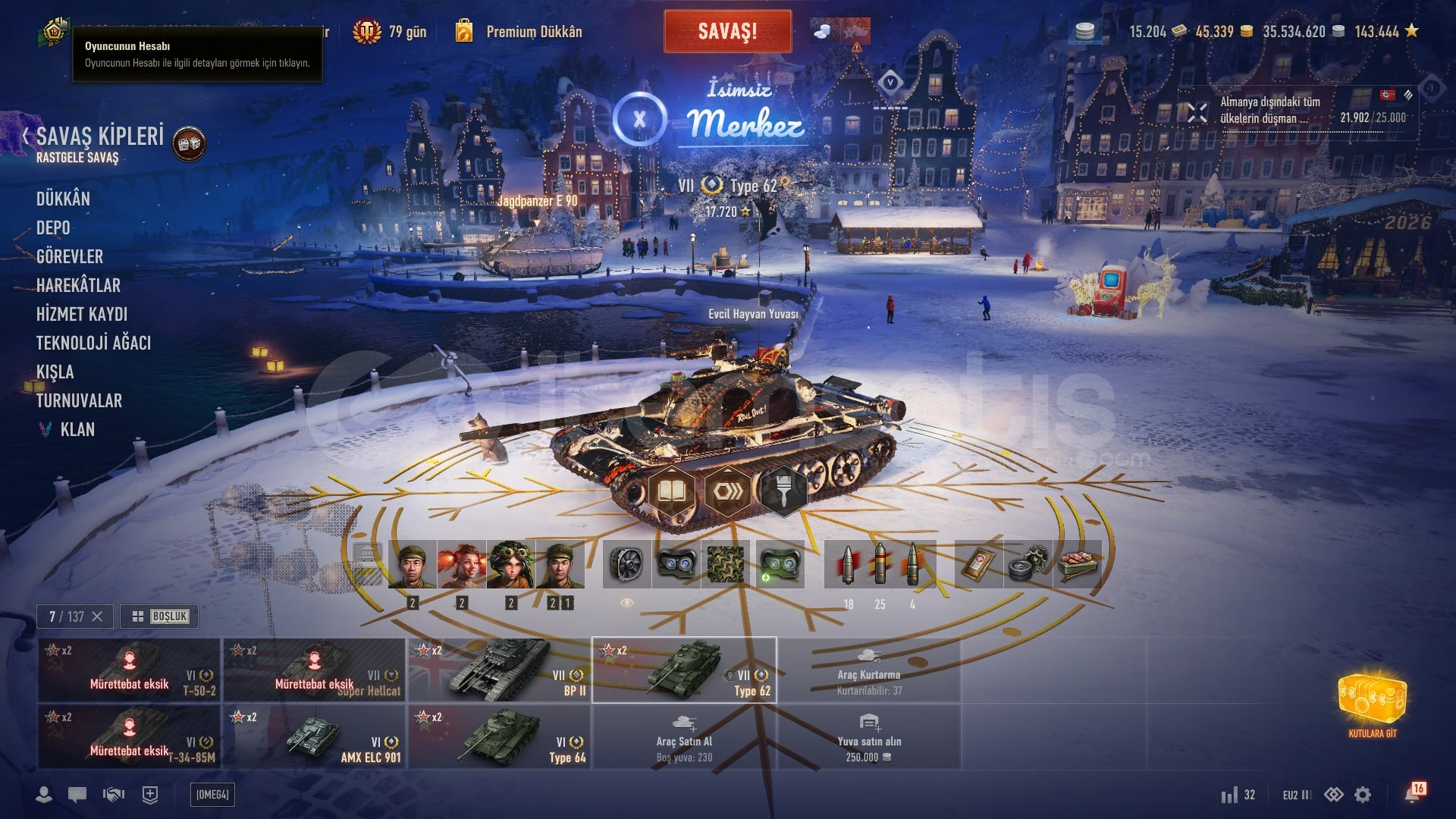Open KIŞLA barracks
The width and height of the screenshot is (1456, 819).
(x=55, y=372)
